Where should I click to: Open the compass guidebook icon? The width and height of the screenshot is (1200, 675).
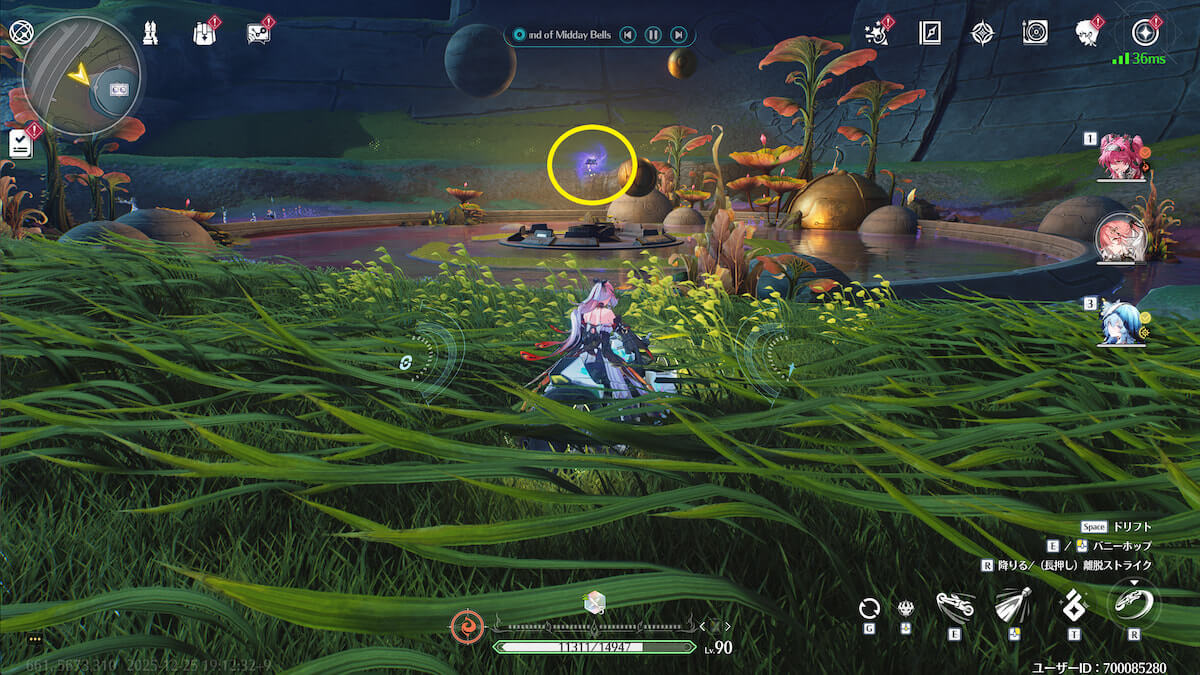930,33
